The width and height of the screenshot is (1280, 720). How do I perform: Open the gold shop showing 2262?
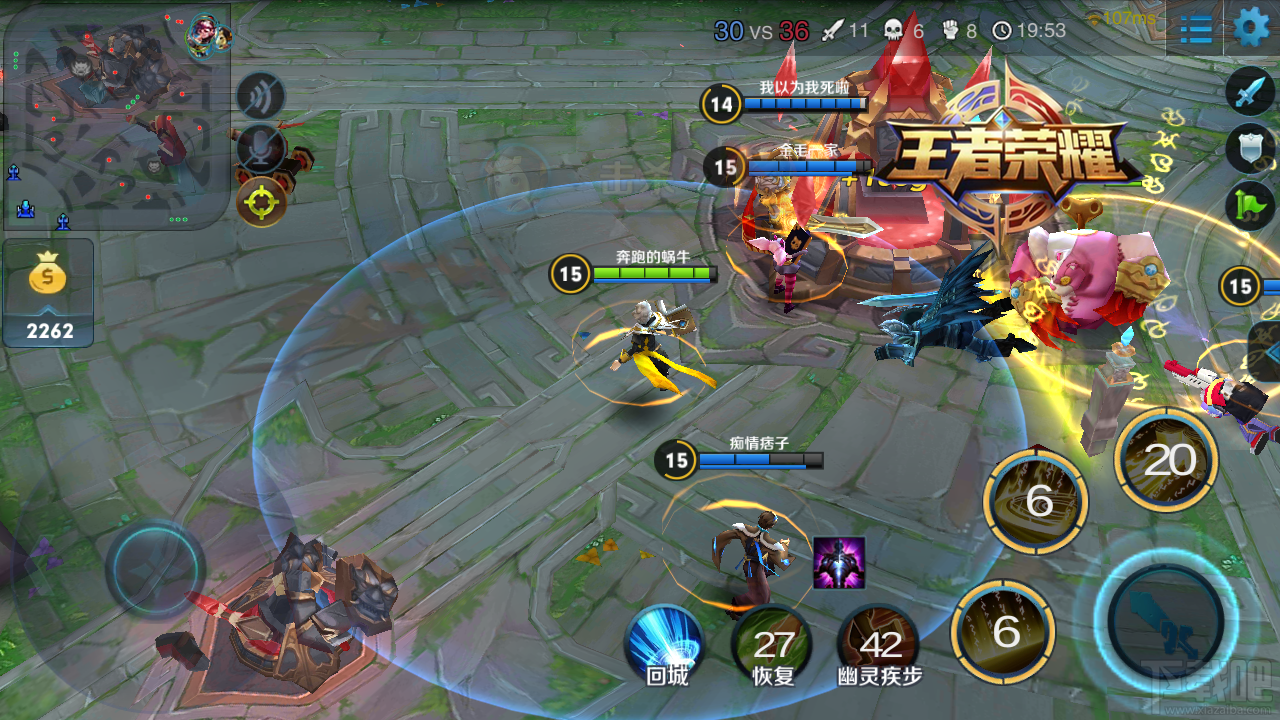click(49, 292)
